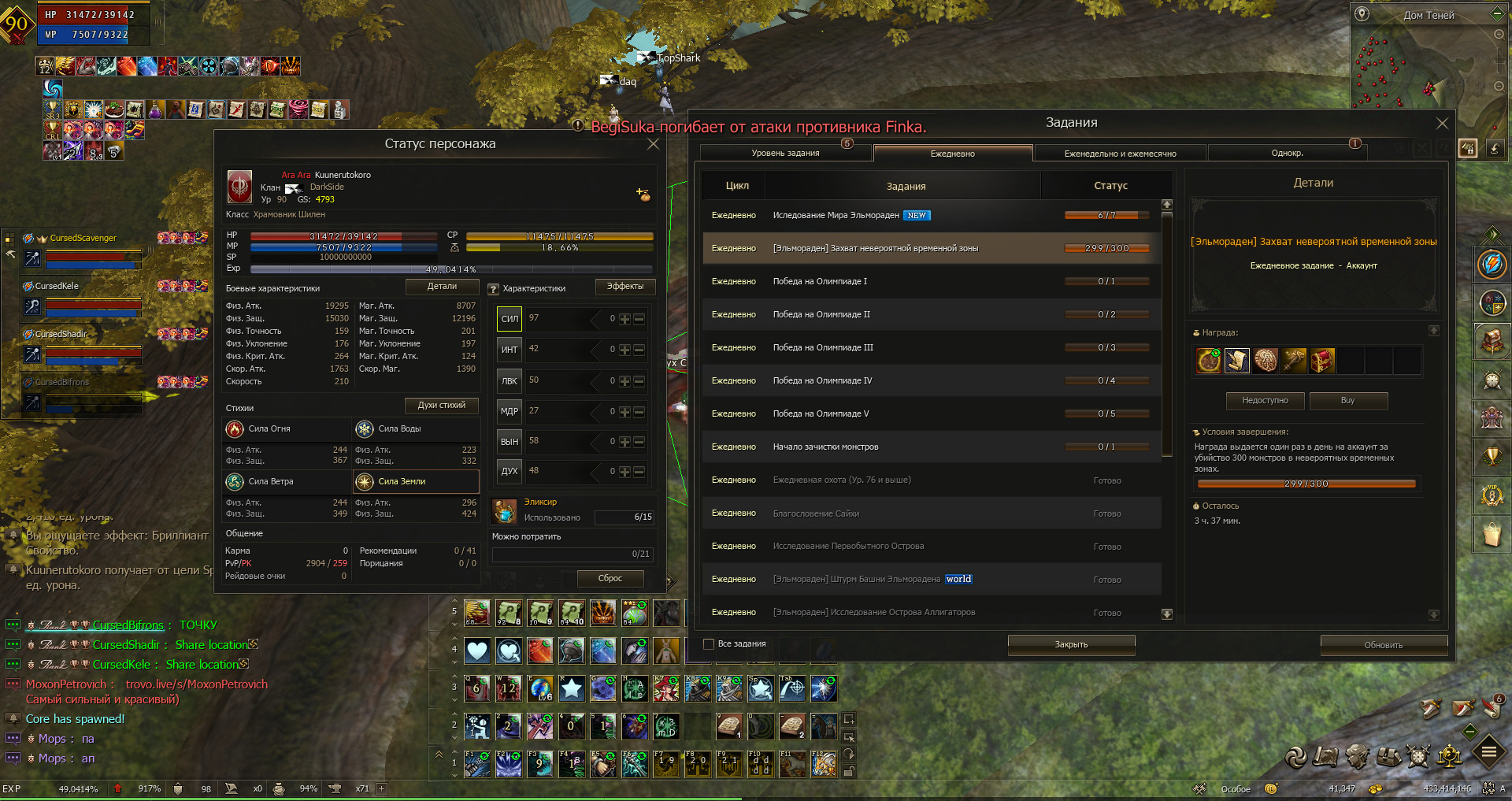Click the Buy button in quest details

coord(1347,401)
